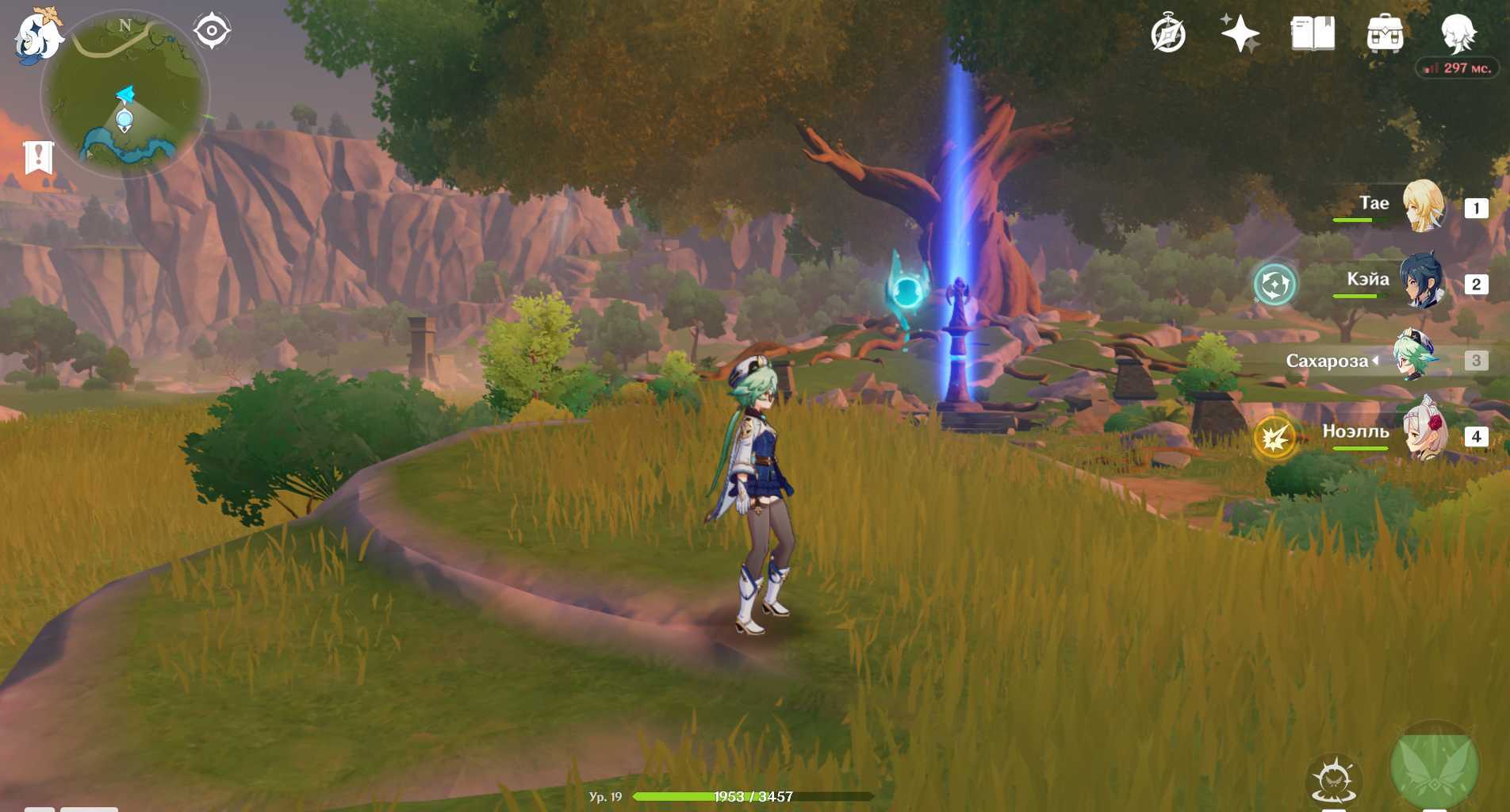1510x812 pixels.
Task: Open the character profile icon
Action: [x=1458, y=33]
